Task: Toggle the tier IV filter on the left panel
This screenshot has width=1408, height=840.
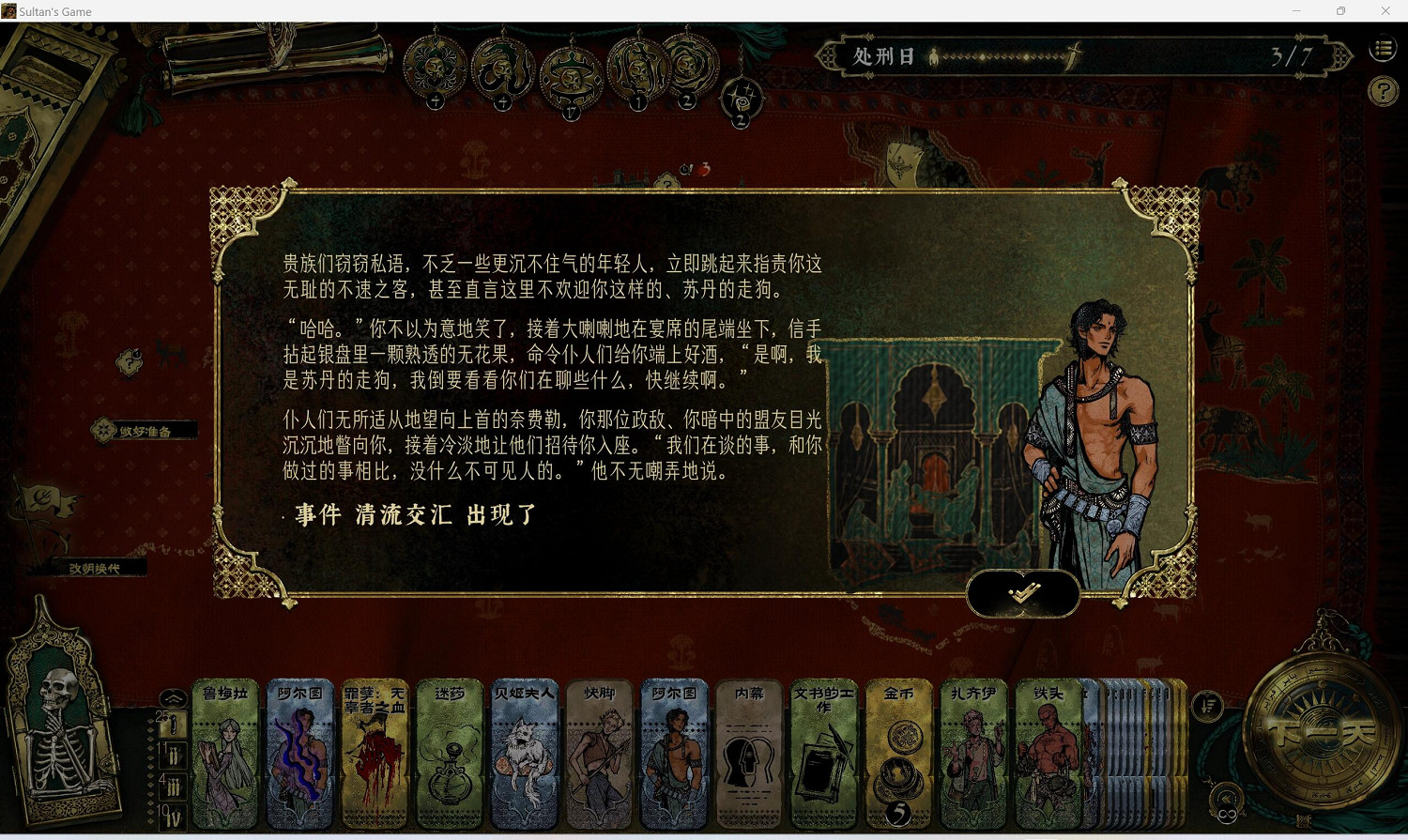Action: (173, 818)
